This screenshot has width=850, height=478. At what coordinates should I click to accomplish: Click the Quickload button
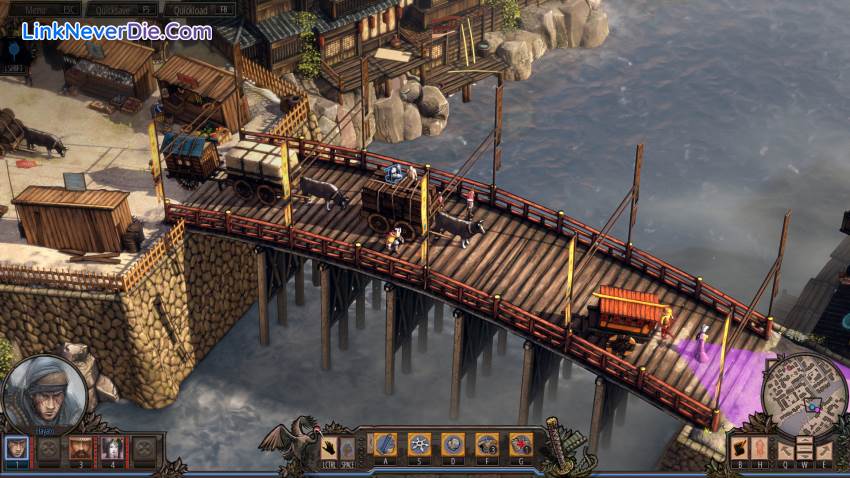(200, 9)
